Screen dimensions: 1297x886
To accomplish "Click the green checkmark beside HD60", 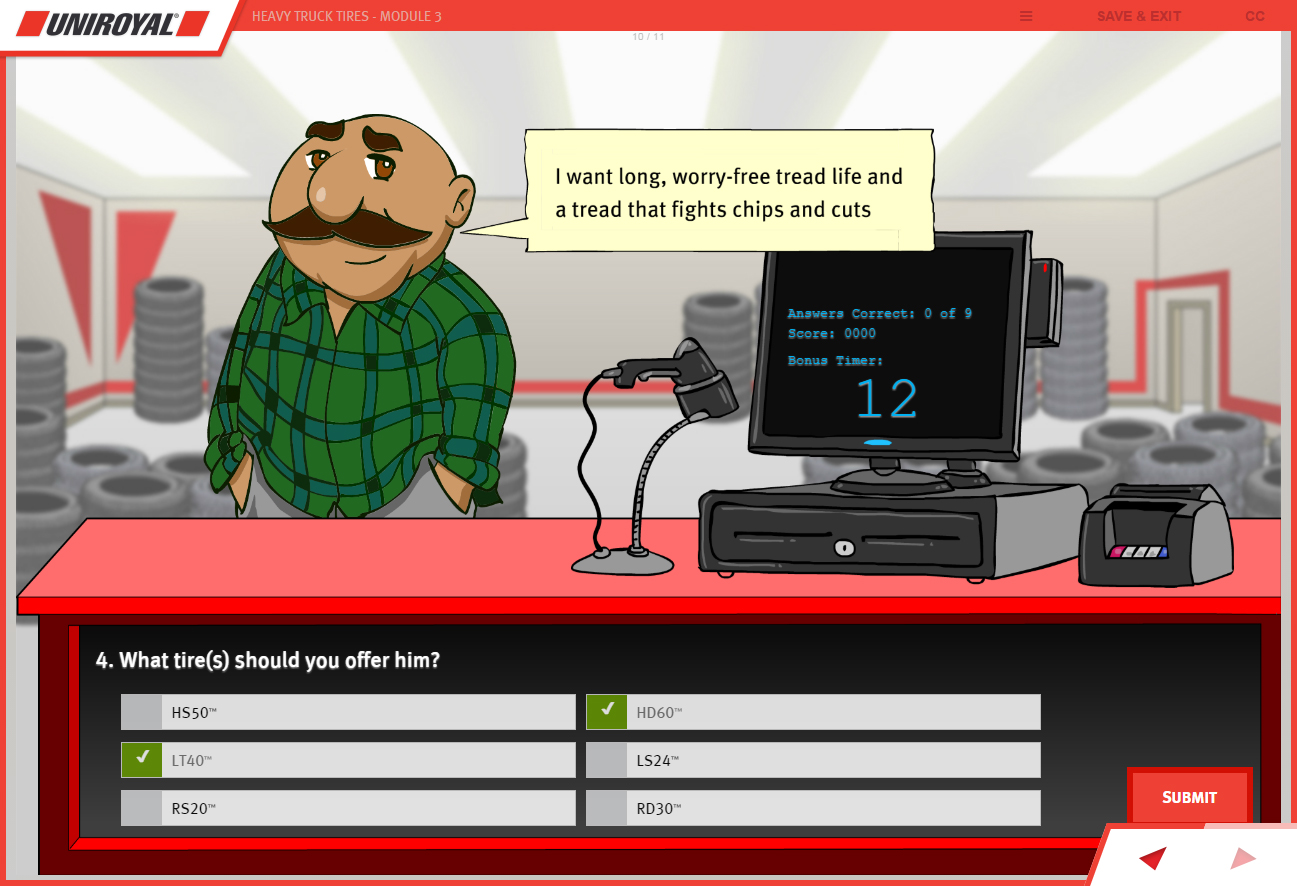I will point(606,711).
